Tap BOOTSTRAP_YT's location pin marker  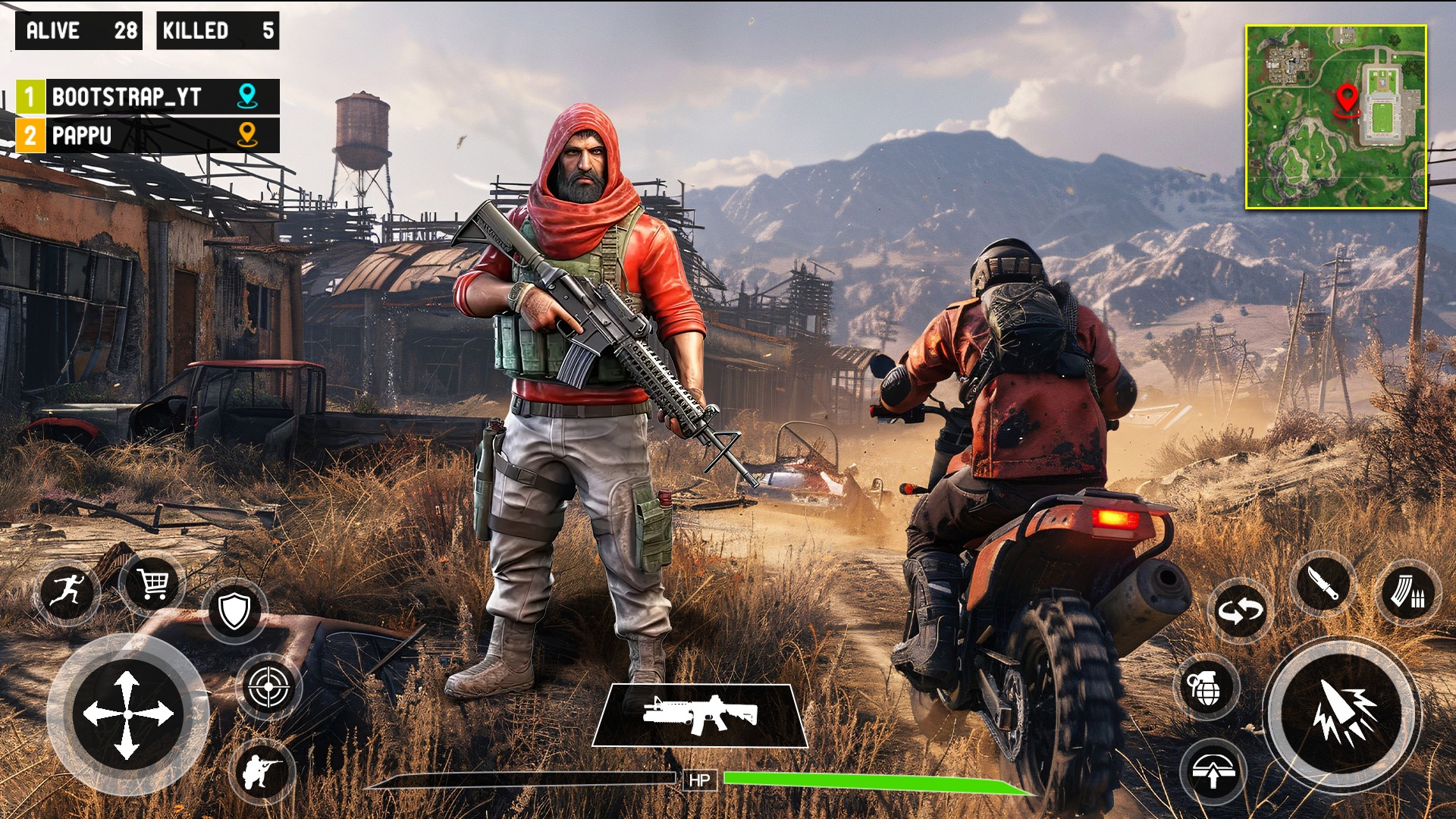coord(247,96)
